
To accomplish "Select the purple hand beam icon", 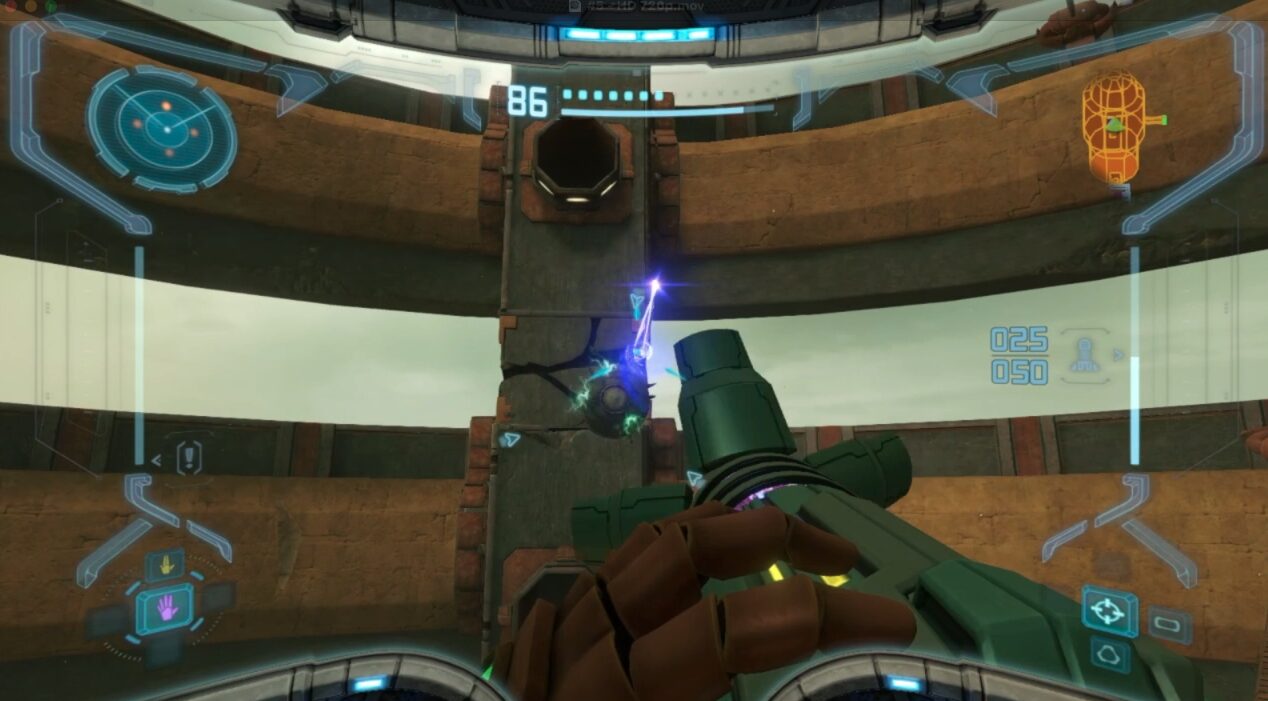I will (165, 607).
